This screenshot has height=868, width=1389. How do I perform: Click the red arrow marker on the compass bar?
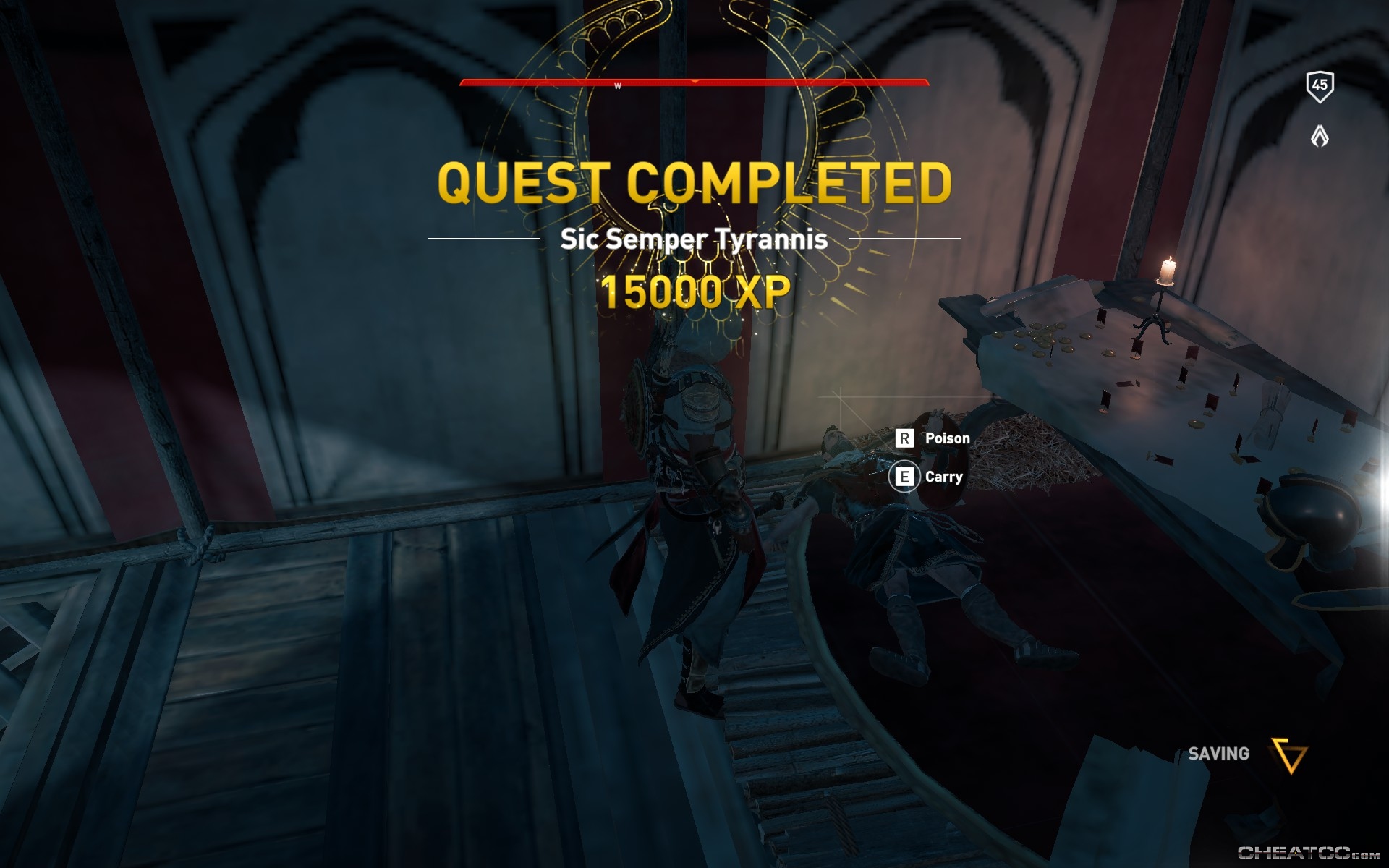tap(697, 82)
